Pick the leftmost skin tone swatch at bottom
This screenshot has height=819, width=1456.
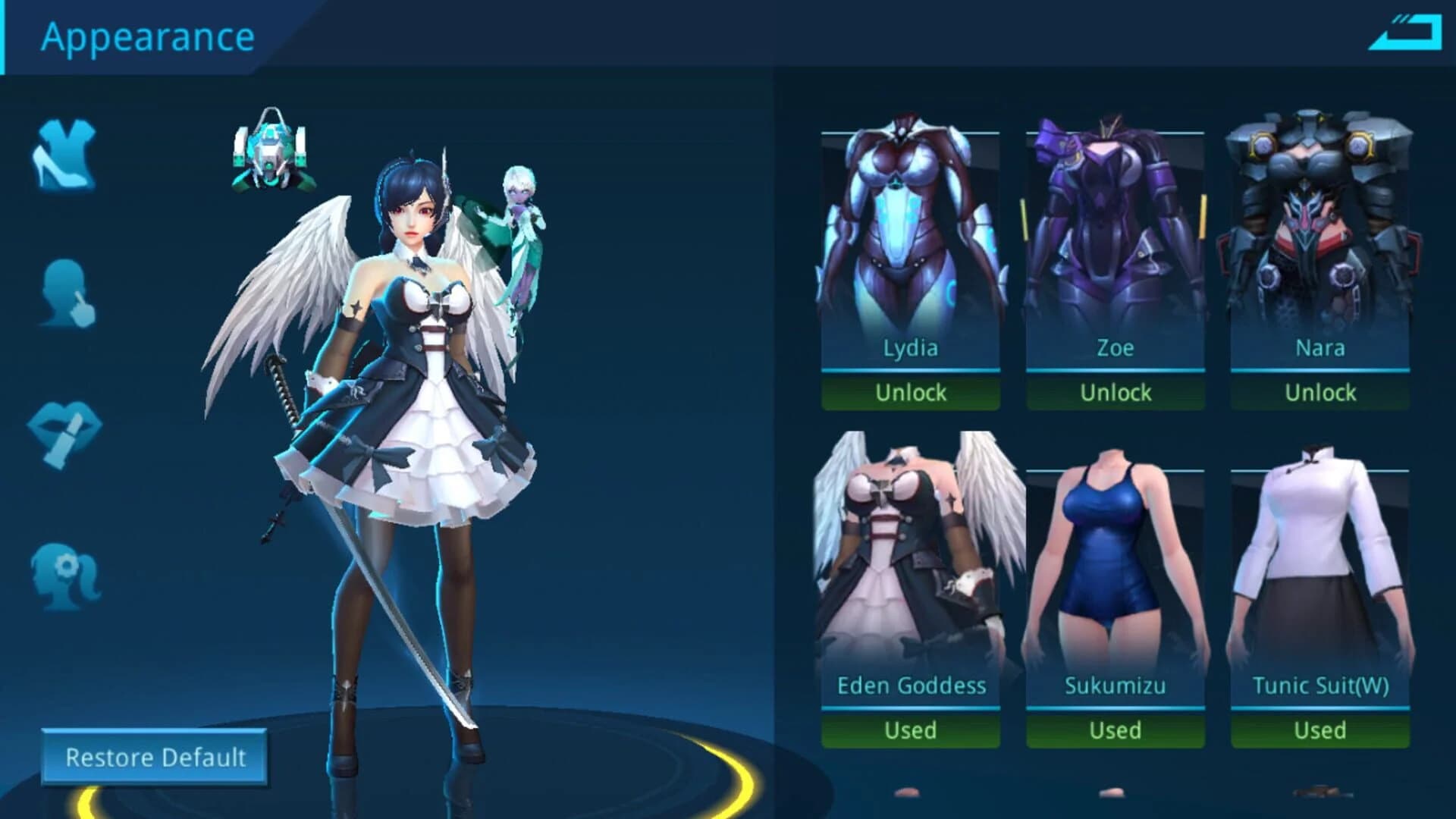click(x=906, y=792)
